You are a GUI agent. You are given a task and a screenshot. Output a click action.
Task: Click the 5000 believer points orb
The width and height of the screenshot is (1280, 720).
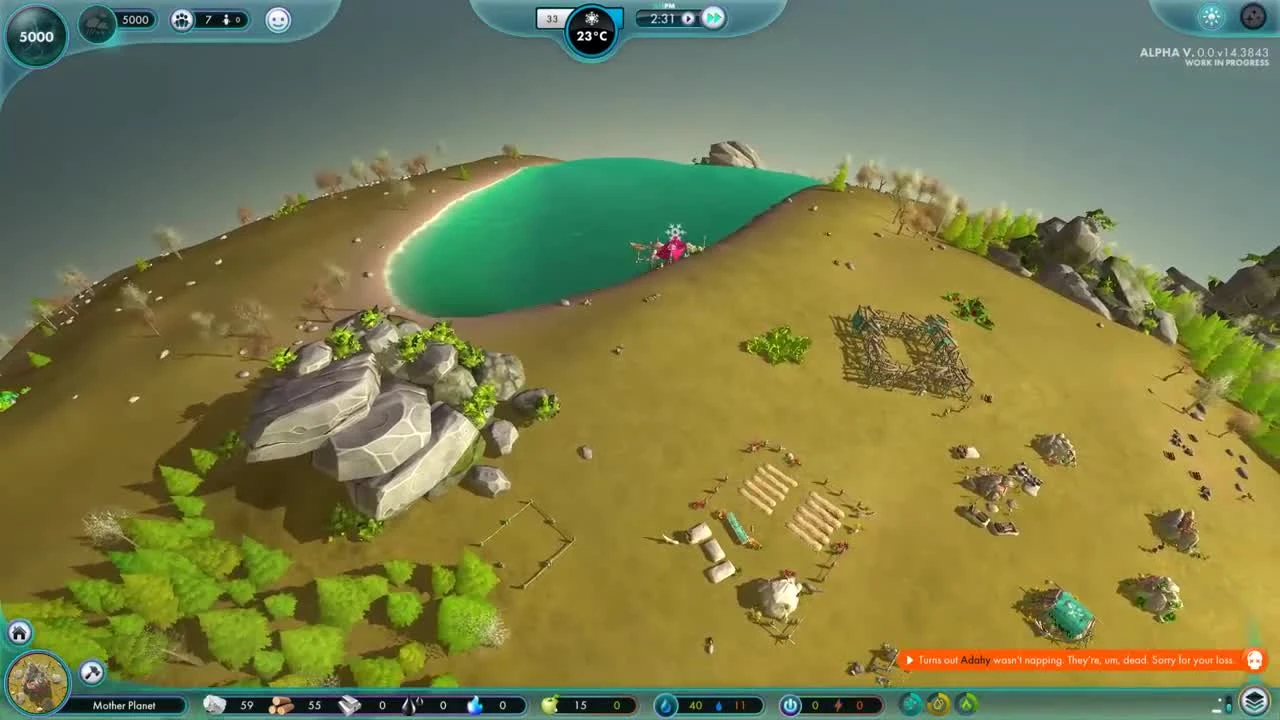tap(35, 35)
